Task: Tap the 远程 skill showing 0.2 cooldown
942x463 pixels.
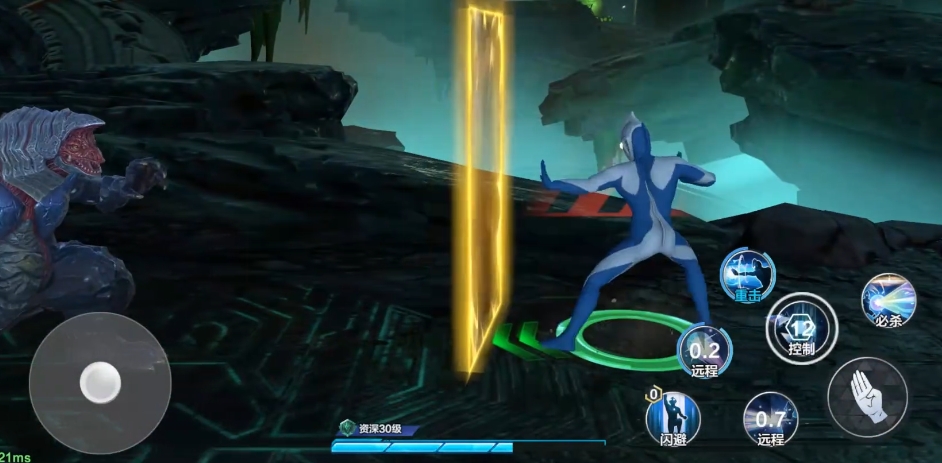Action: click(705, 353)
